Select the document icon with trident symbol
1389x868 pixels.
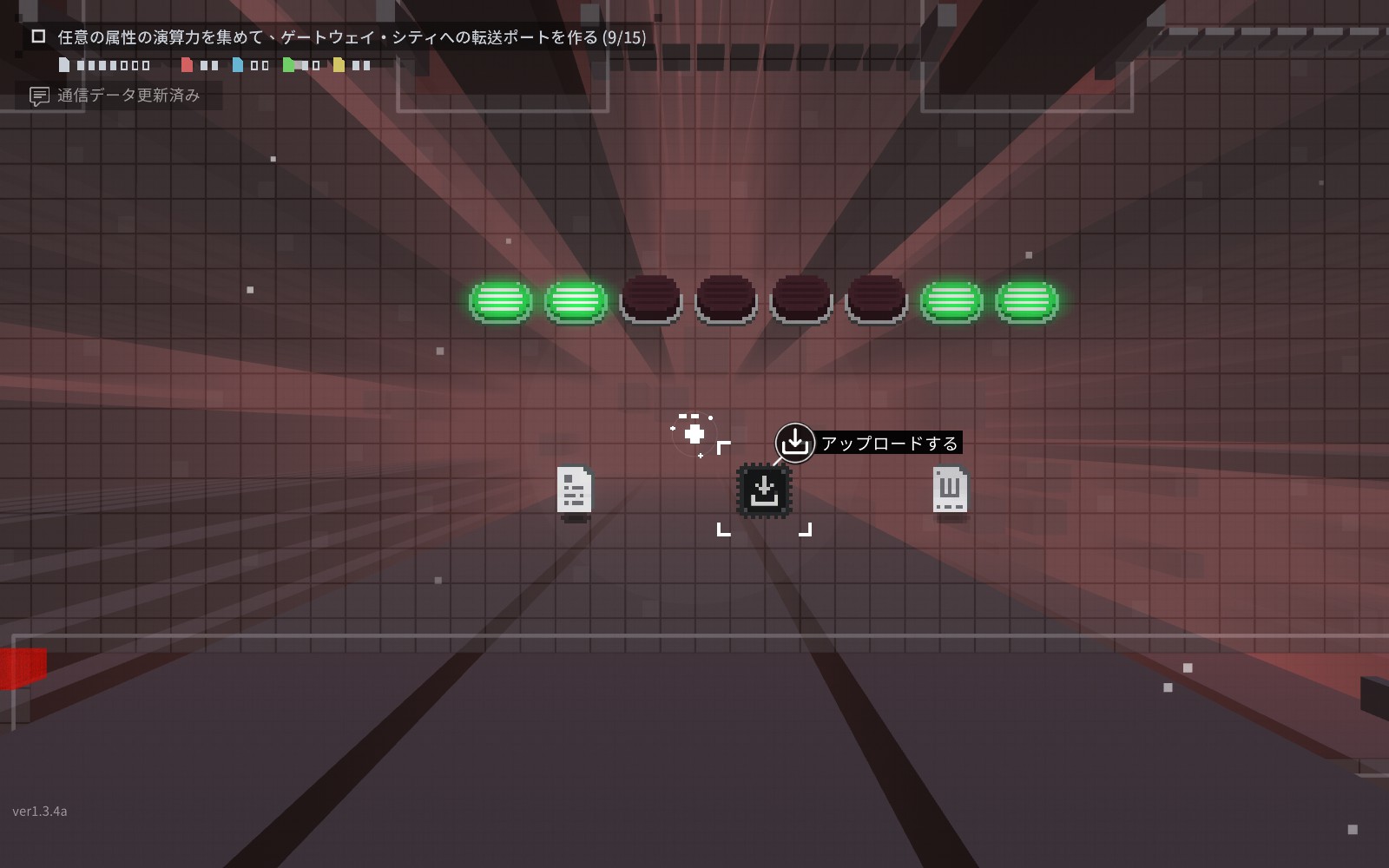pyautogui.click(x=950, y=490)
